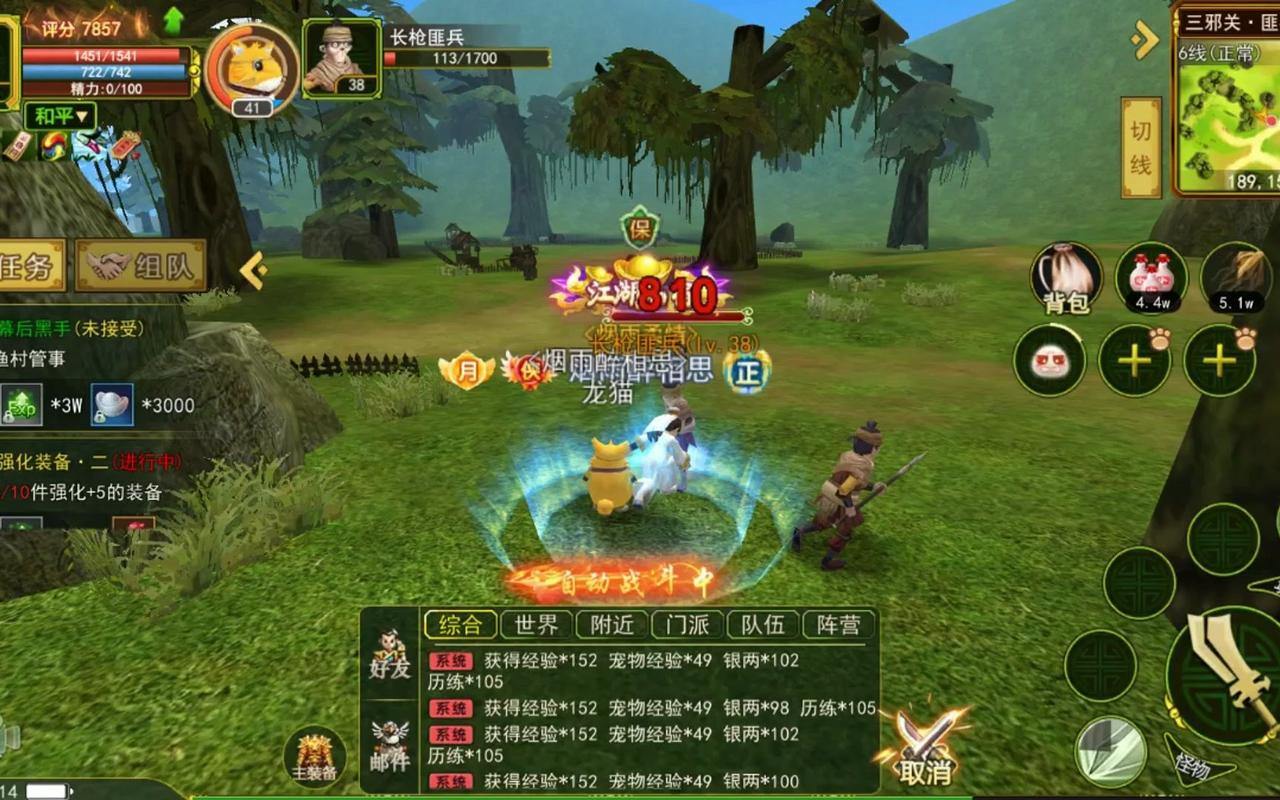
Task: Click the hamster player avatar at level 41
Action: (248, 67)
